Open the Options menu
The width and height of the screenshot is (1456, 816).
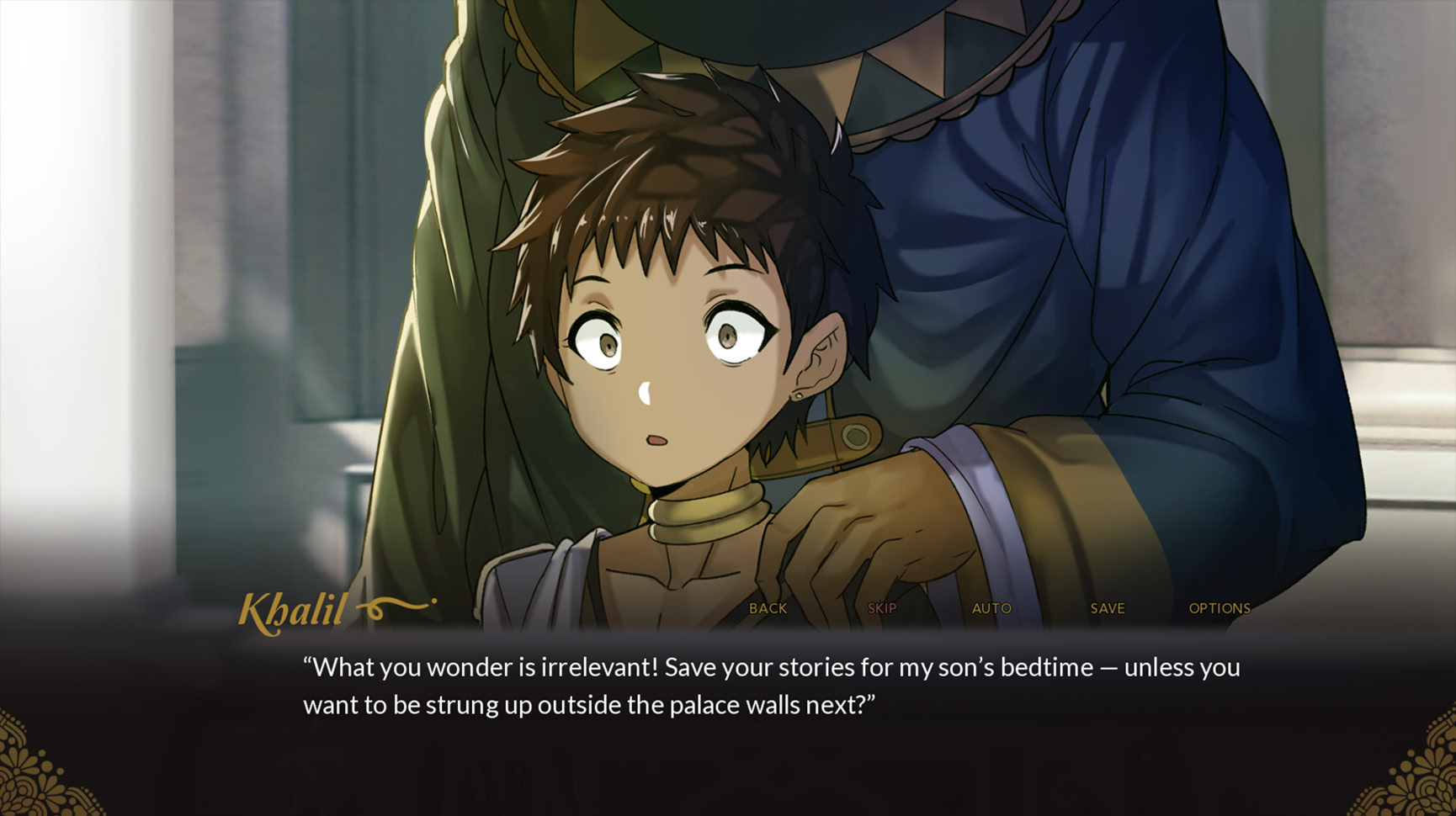point(1219,608)
